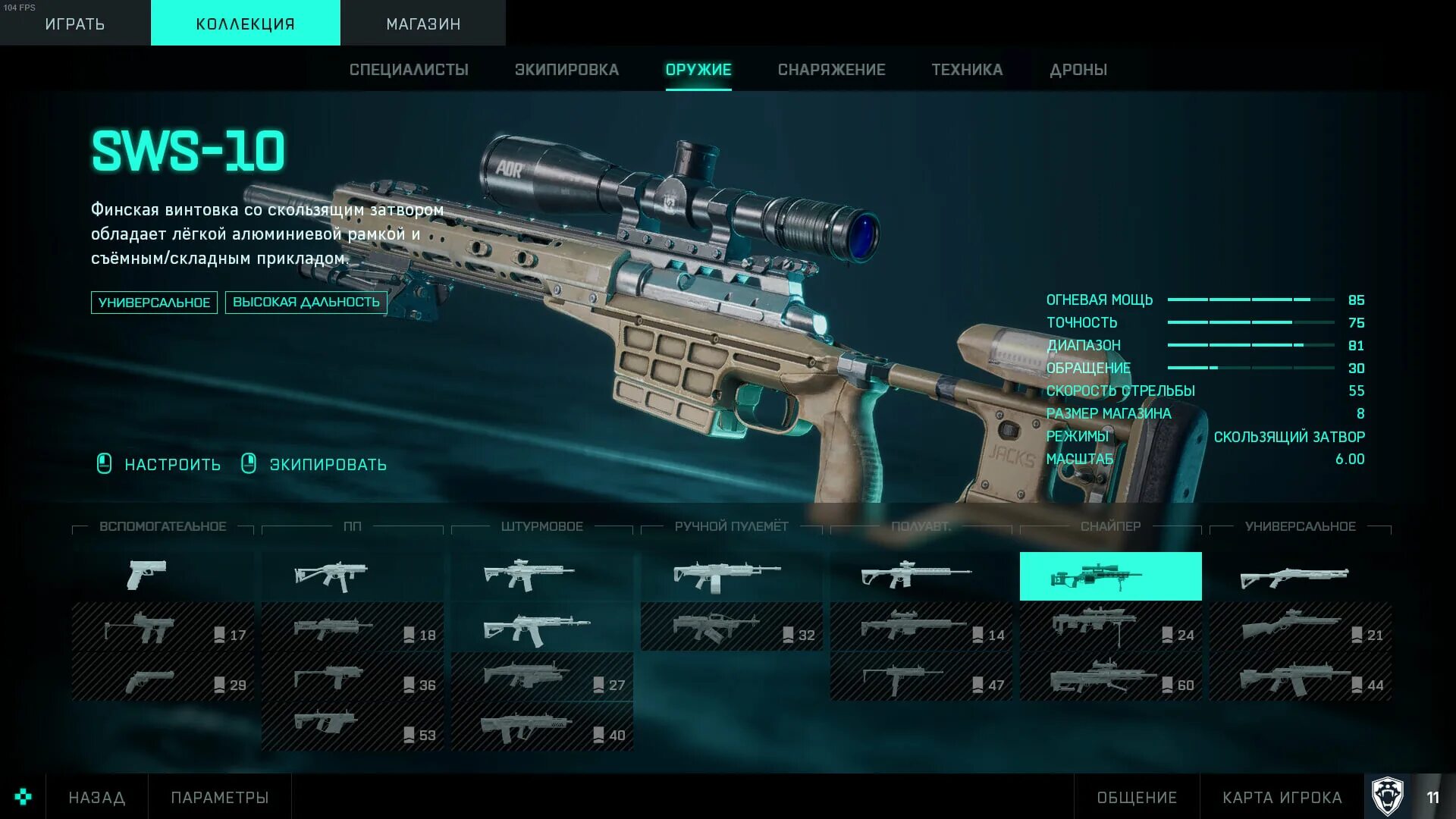Image resolution: width=1456 pixels, height=819 pixels.
Task: Select the unlocked pistol in ВСПОМОГАТЕЛЬНОЕ
Action: [147, 576]
